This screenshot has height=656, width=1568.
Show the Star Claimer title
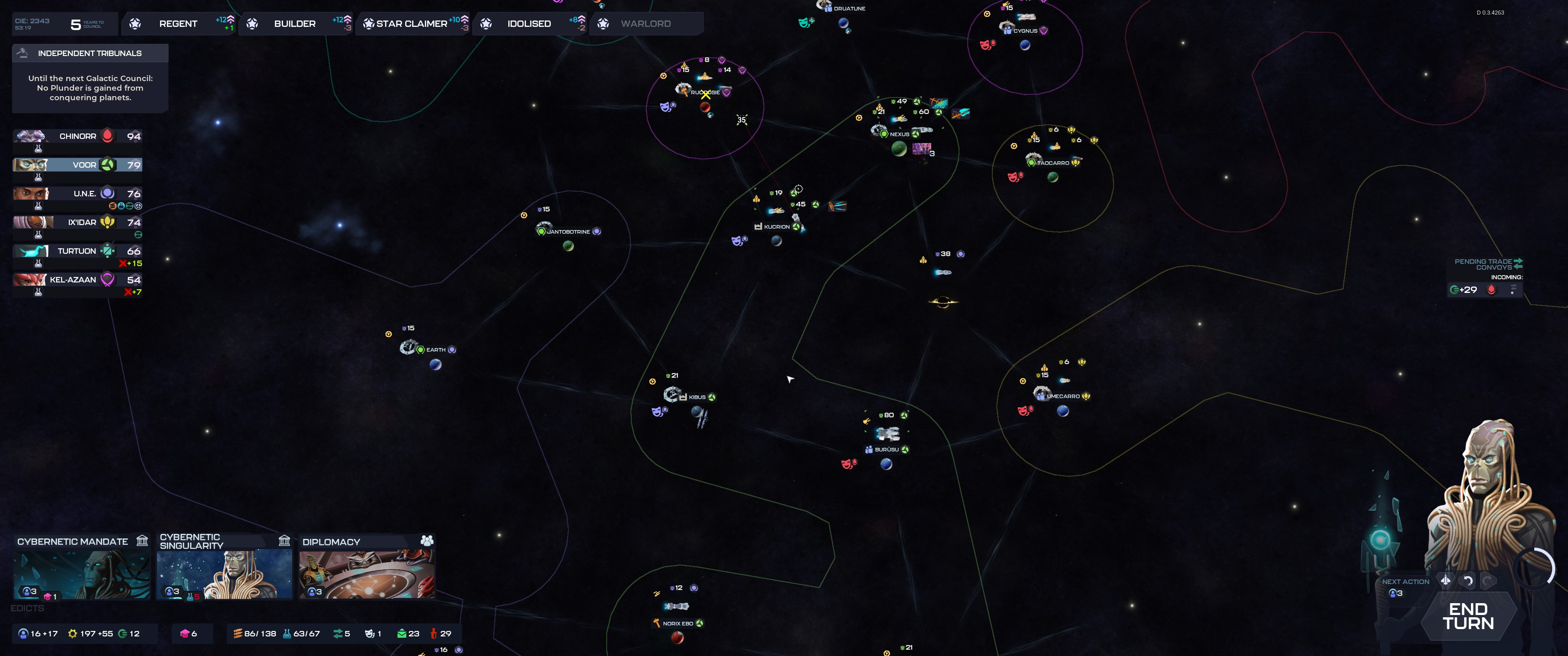[412, 24]
